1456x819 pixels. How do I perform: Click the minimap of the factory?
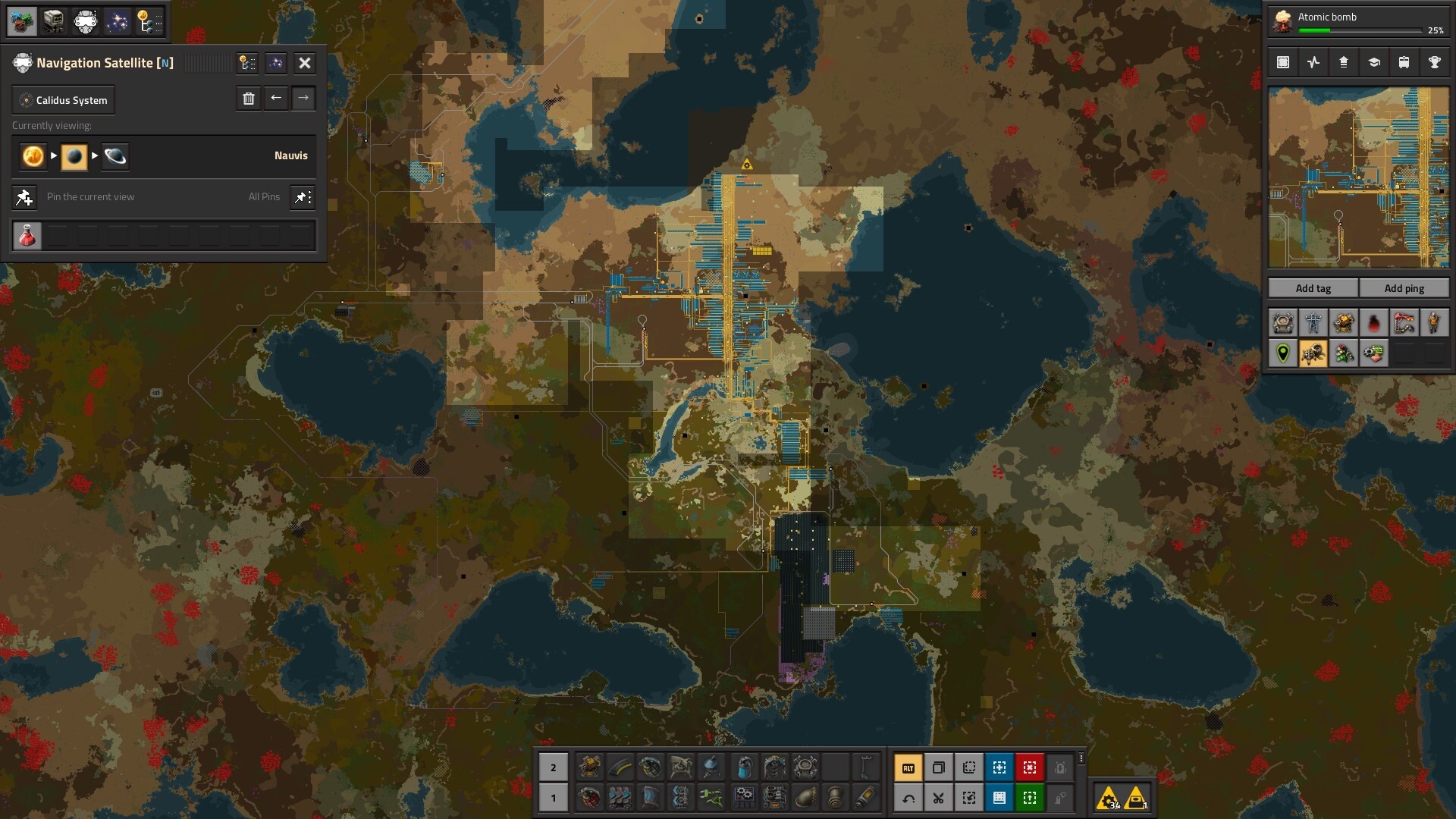click(1358, 177)
